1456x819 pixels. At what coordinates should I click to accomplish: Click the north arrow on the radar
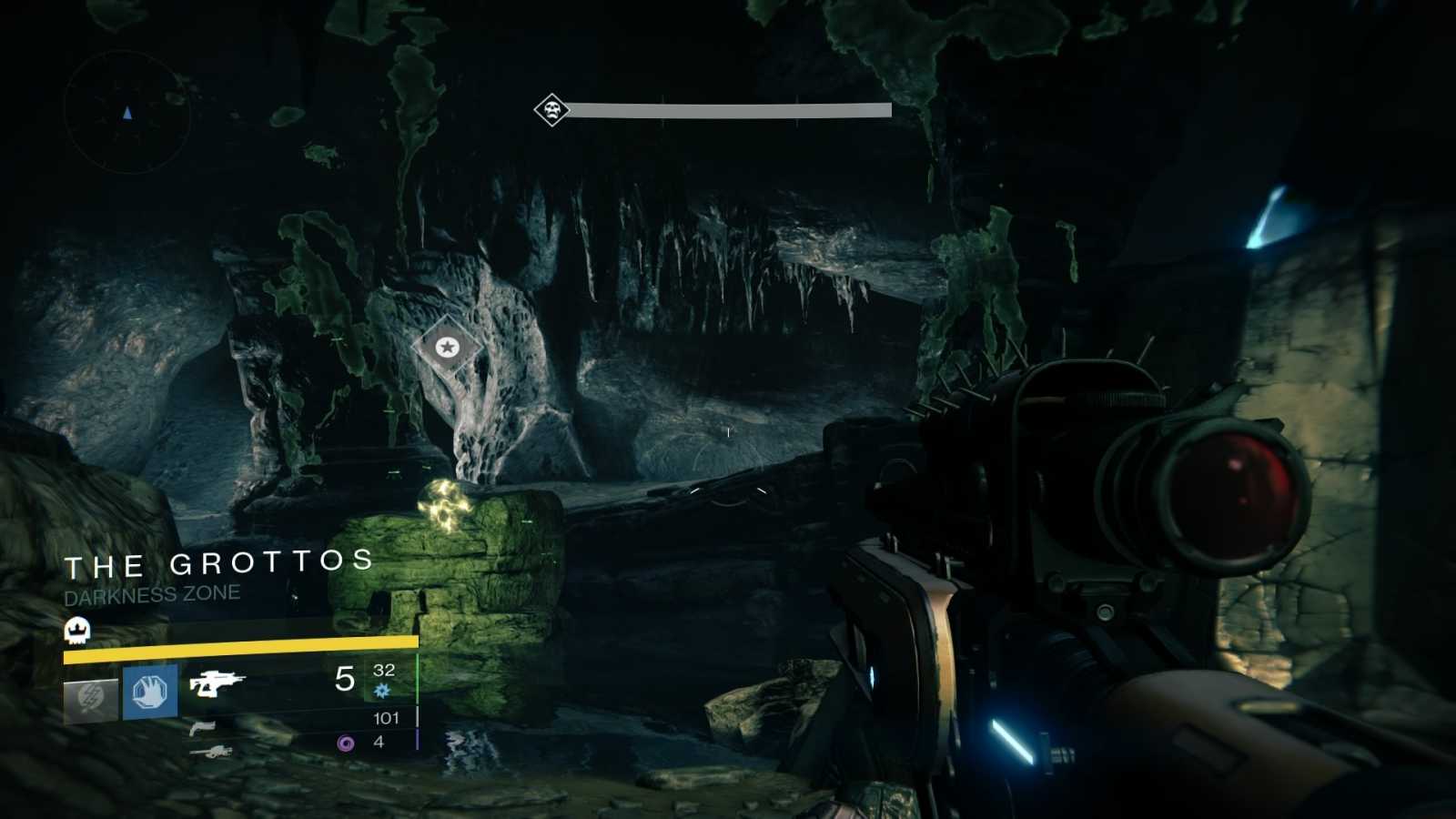click(x=126, y=109)
